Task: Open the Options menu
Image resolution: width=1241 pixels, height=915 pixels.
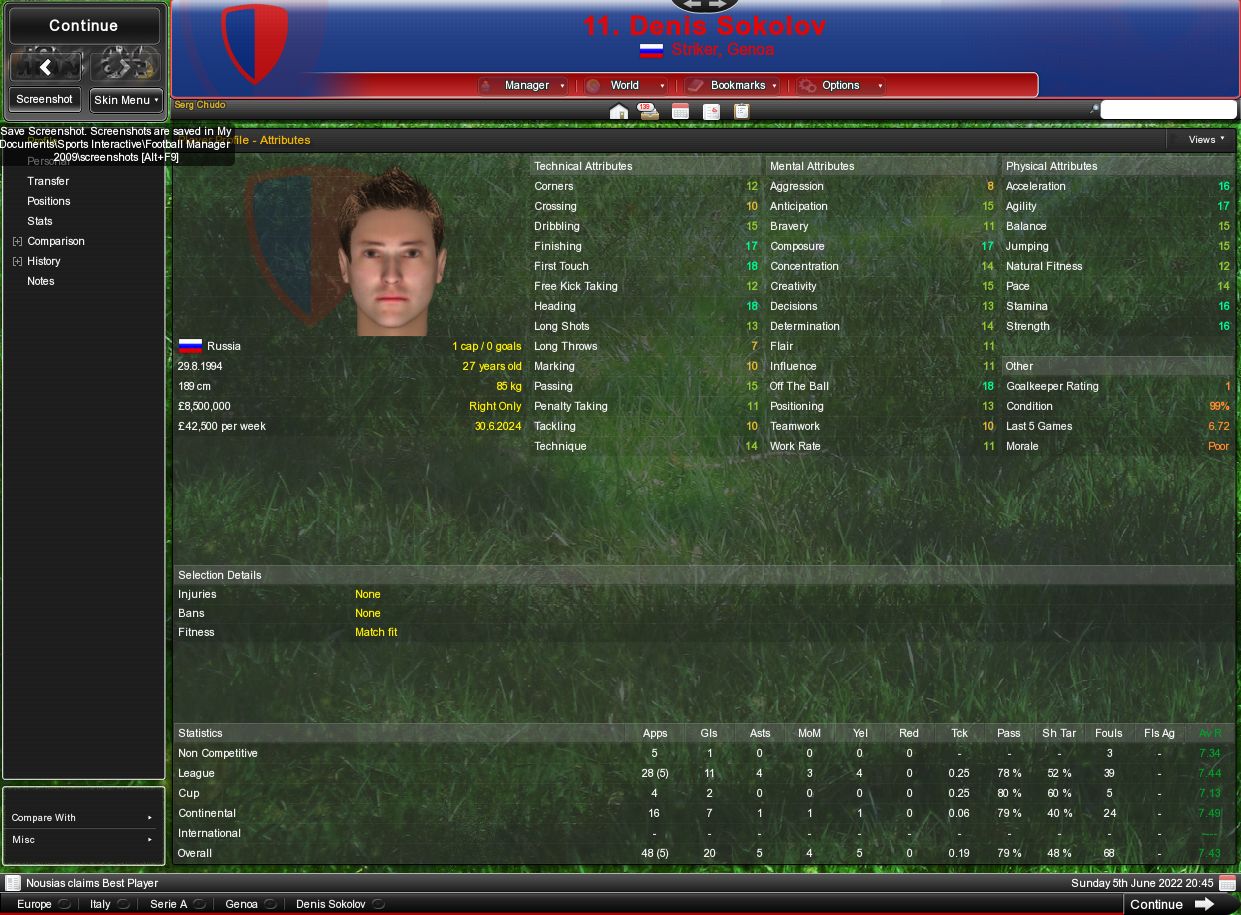Action: (x=842, y=86)
